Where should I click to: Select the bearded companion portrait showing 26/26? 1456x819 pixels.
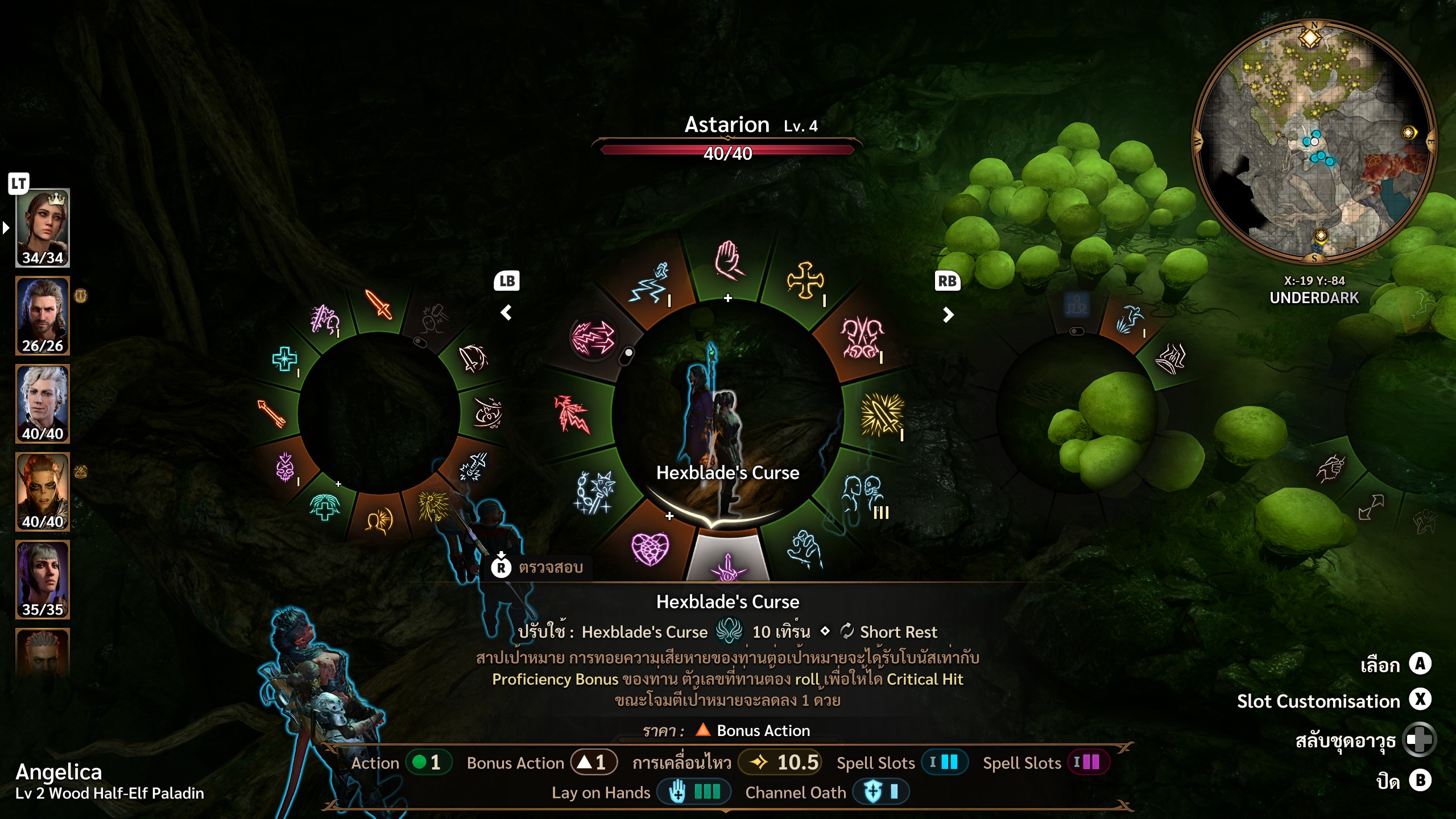click(x=43, y=316)
